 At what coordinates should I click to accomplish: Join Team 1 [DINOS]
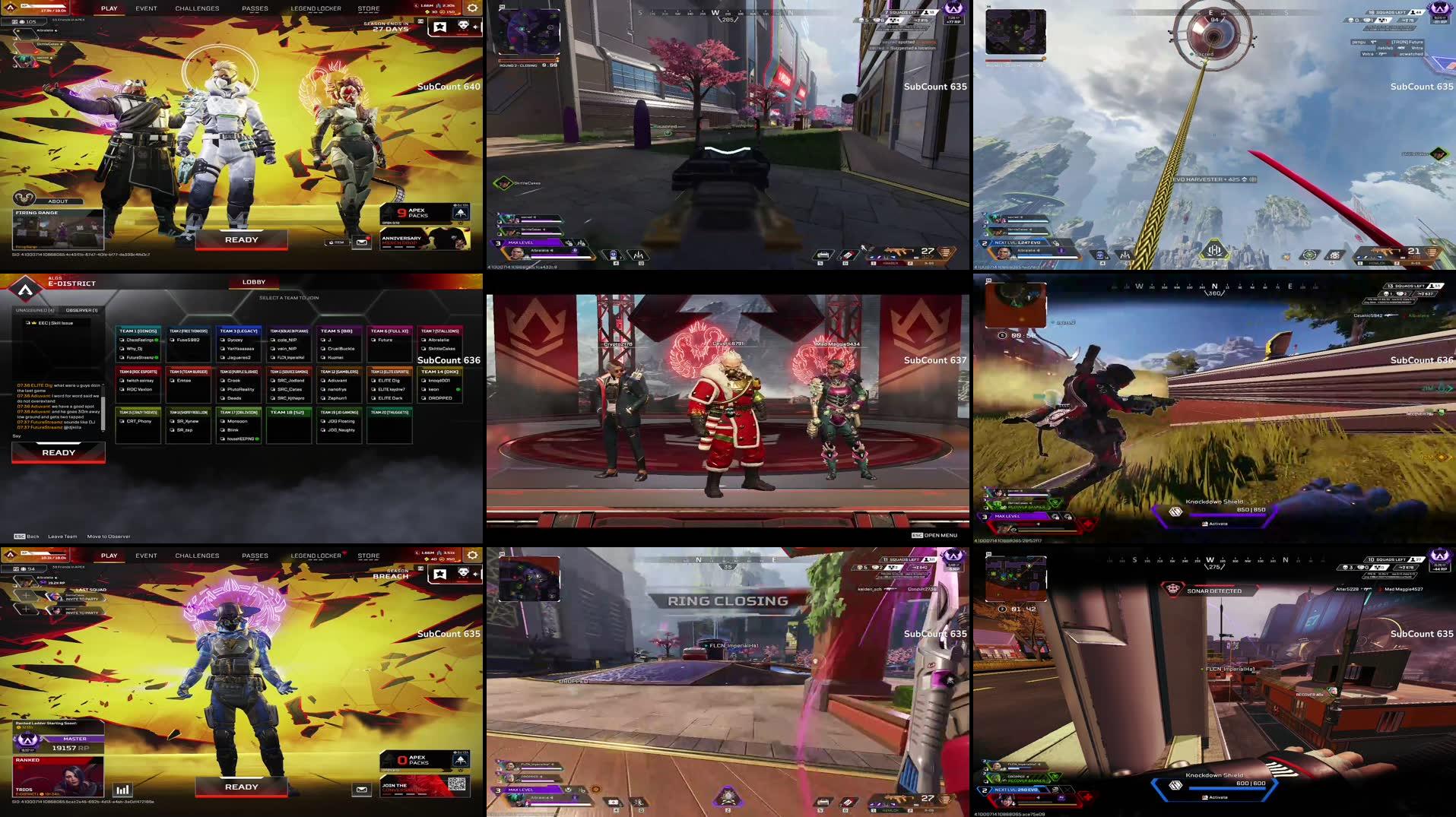click(138, 331)
